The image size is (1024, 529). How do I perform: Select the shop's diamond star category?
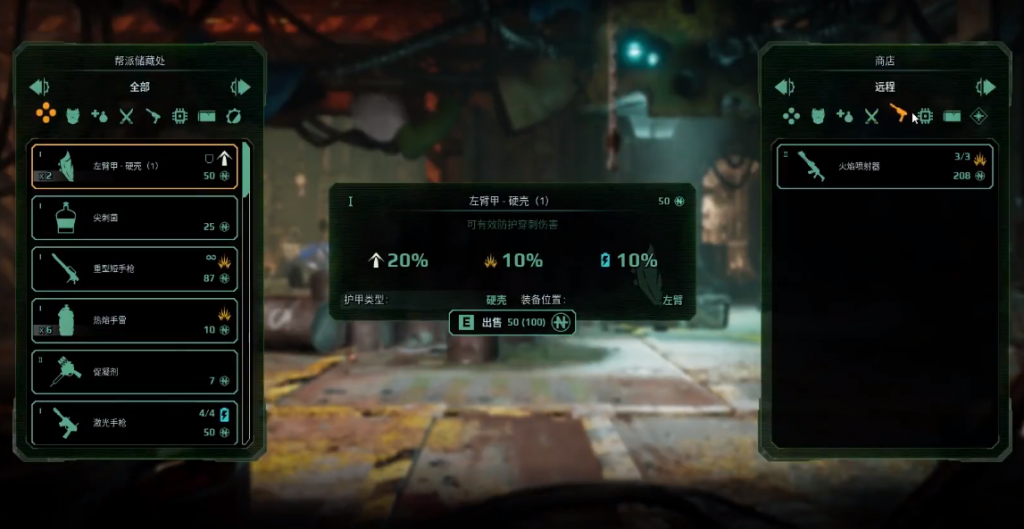tap(979, 116)
